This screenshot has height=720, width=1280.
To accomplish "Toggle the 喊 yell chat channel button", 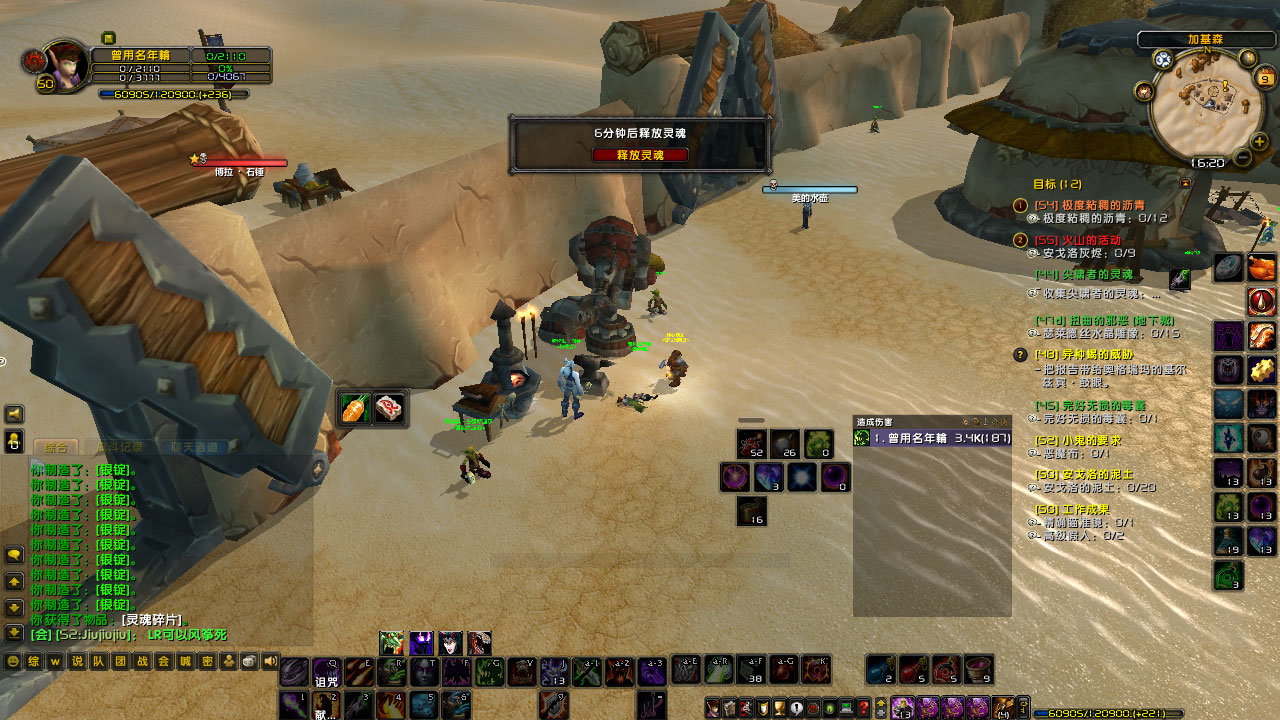I will (188, 661).
